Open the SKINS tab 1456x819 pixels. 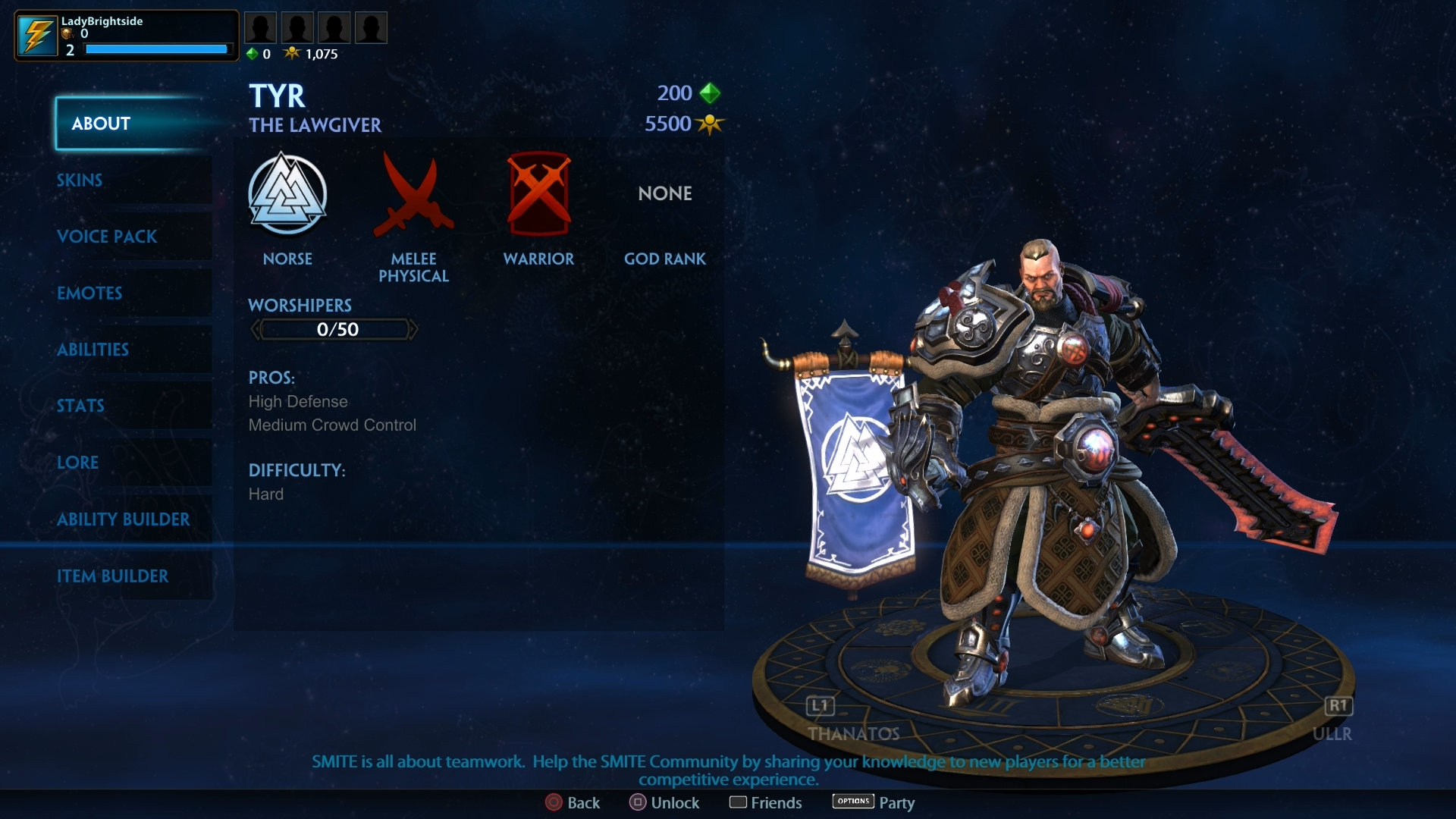(x=79, y=180)
